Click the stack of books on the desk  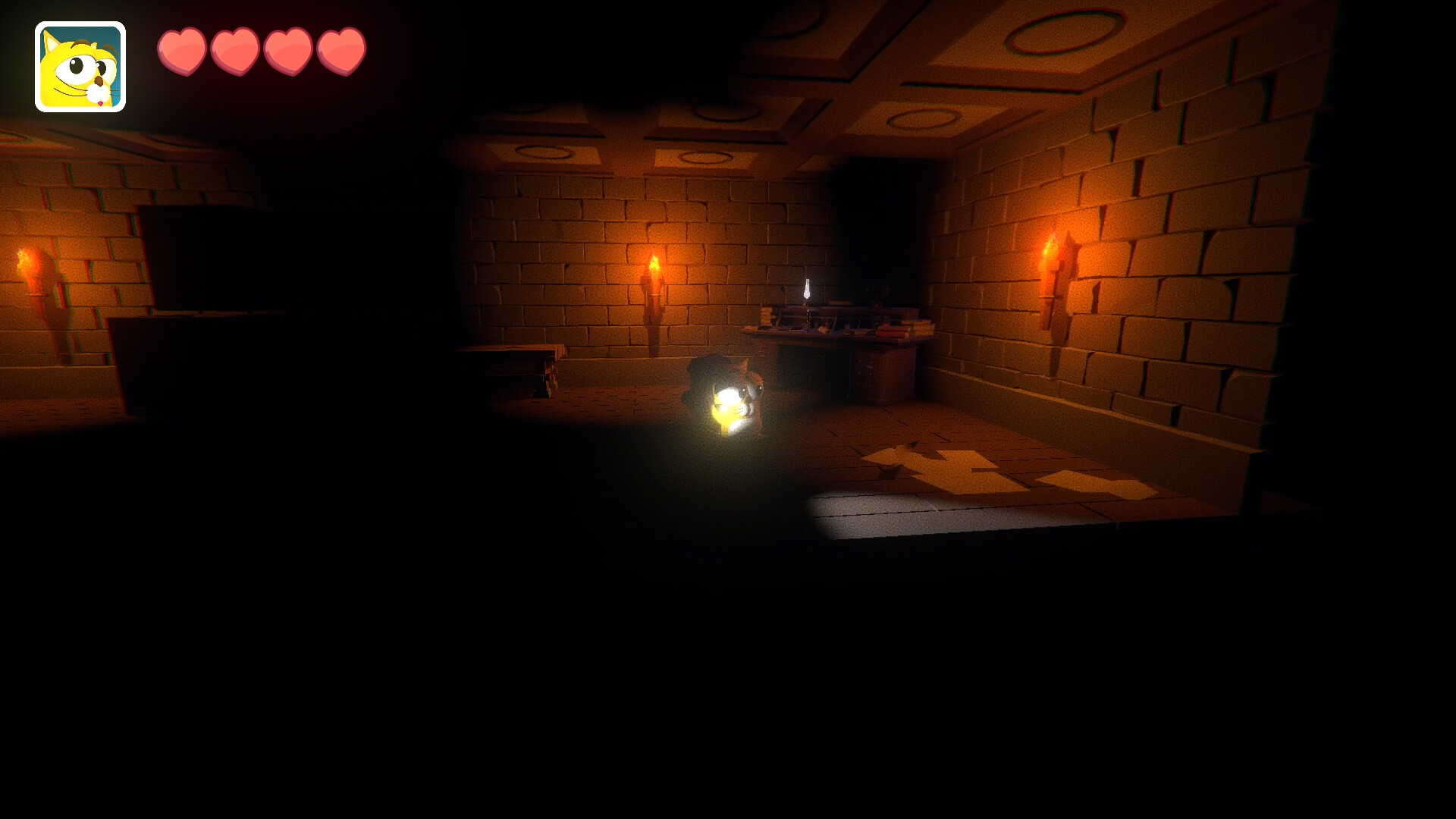[766, 315]
